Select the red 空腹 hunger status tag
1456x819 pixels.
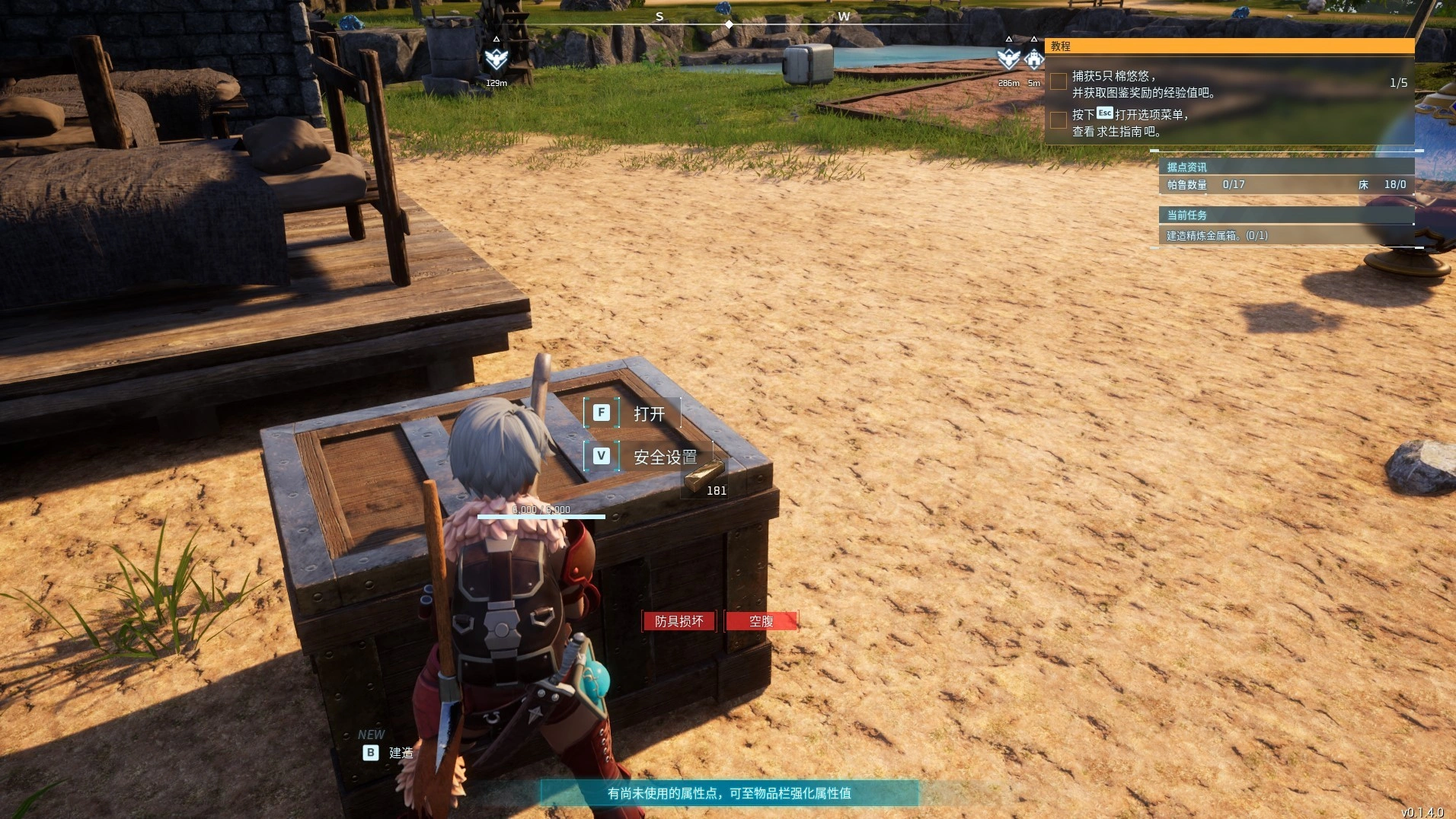point(761,622)
